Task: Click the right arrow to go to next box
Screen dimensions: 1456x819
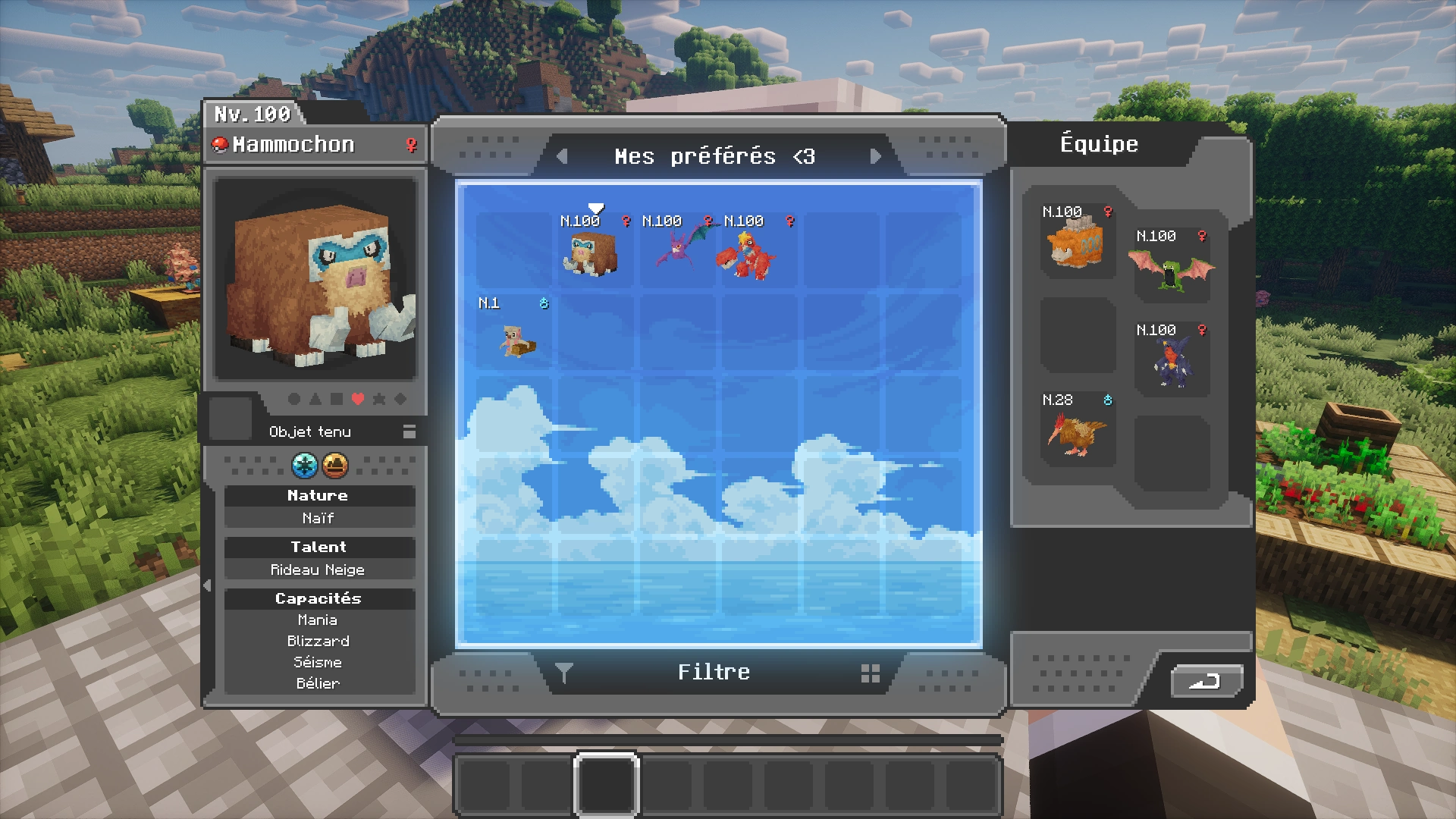Action: coord(877,156)
